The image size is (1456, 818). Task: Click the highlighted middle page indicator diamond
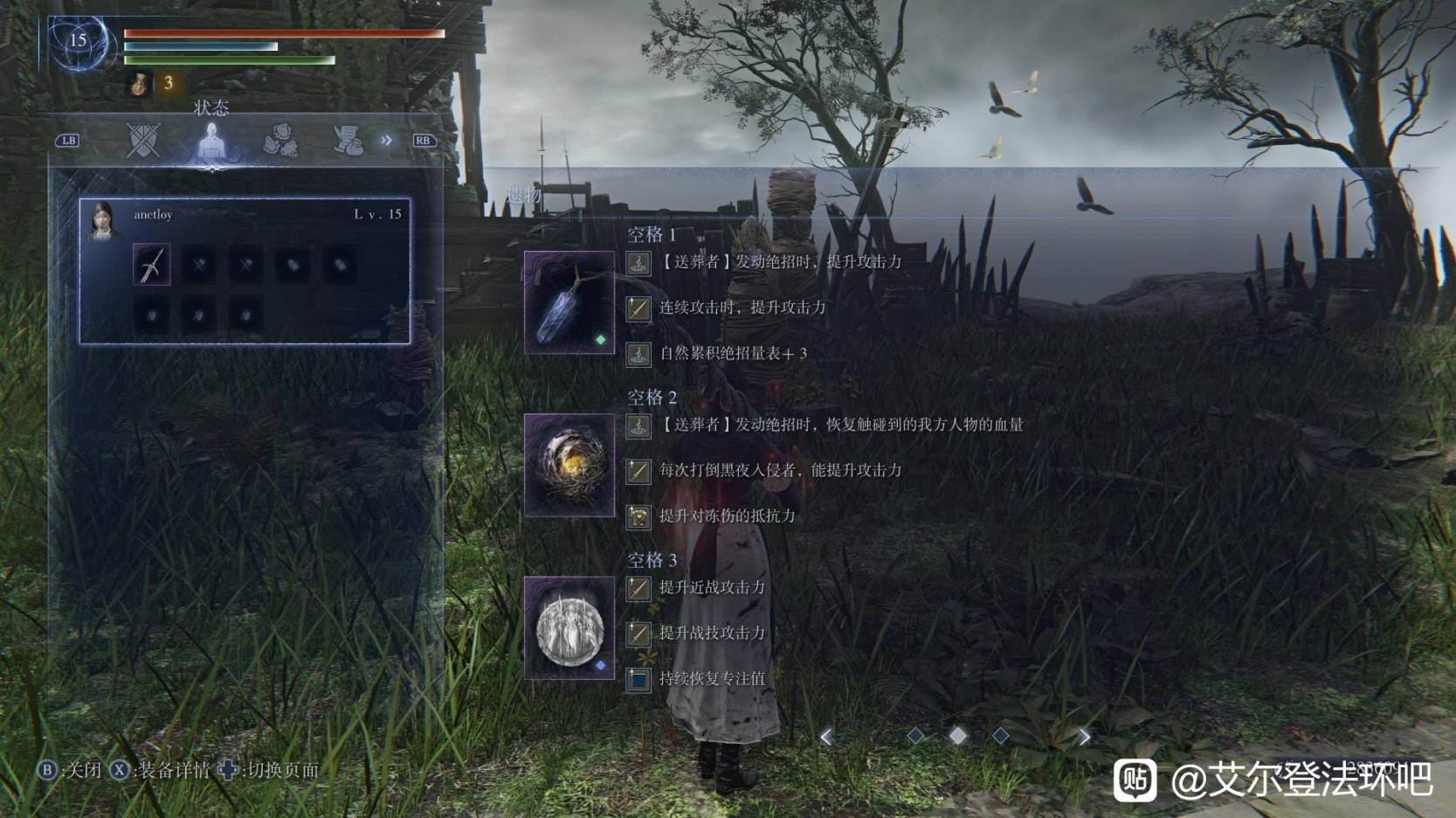[958, 736]
